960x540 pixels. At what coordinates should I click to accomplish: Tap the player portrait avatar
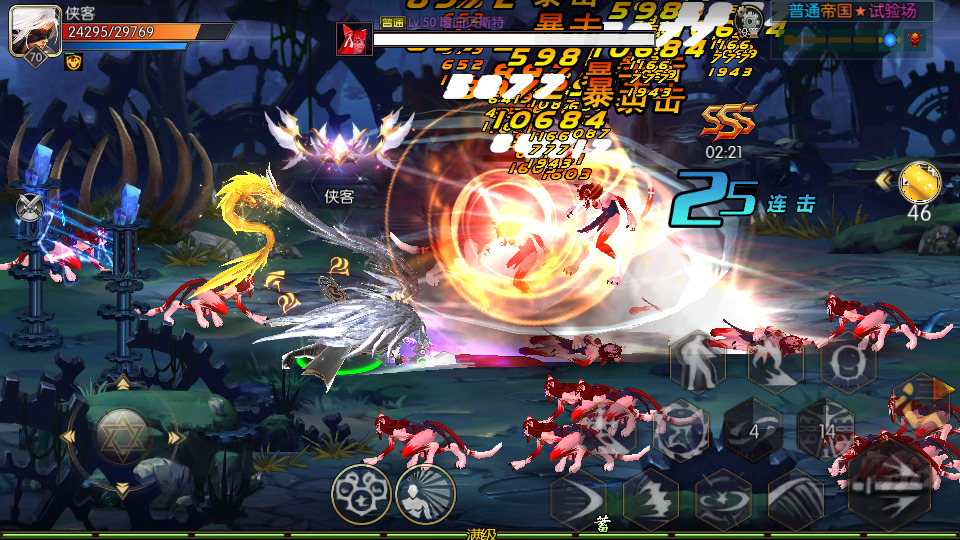pos(34,31)
